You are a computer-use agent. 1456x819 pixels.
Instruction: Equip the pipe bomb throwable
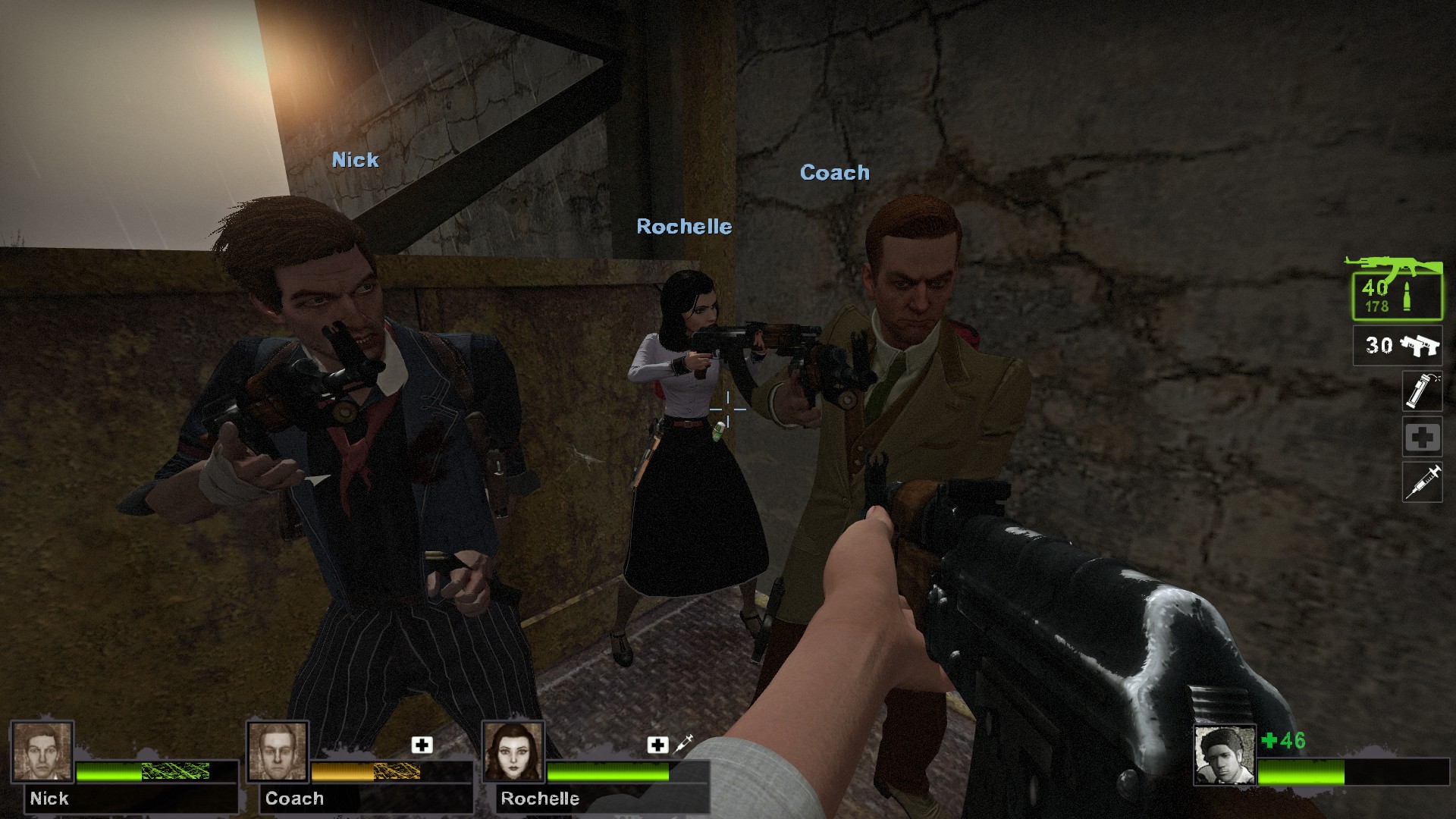[1422, 391]
